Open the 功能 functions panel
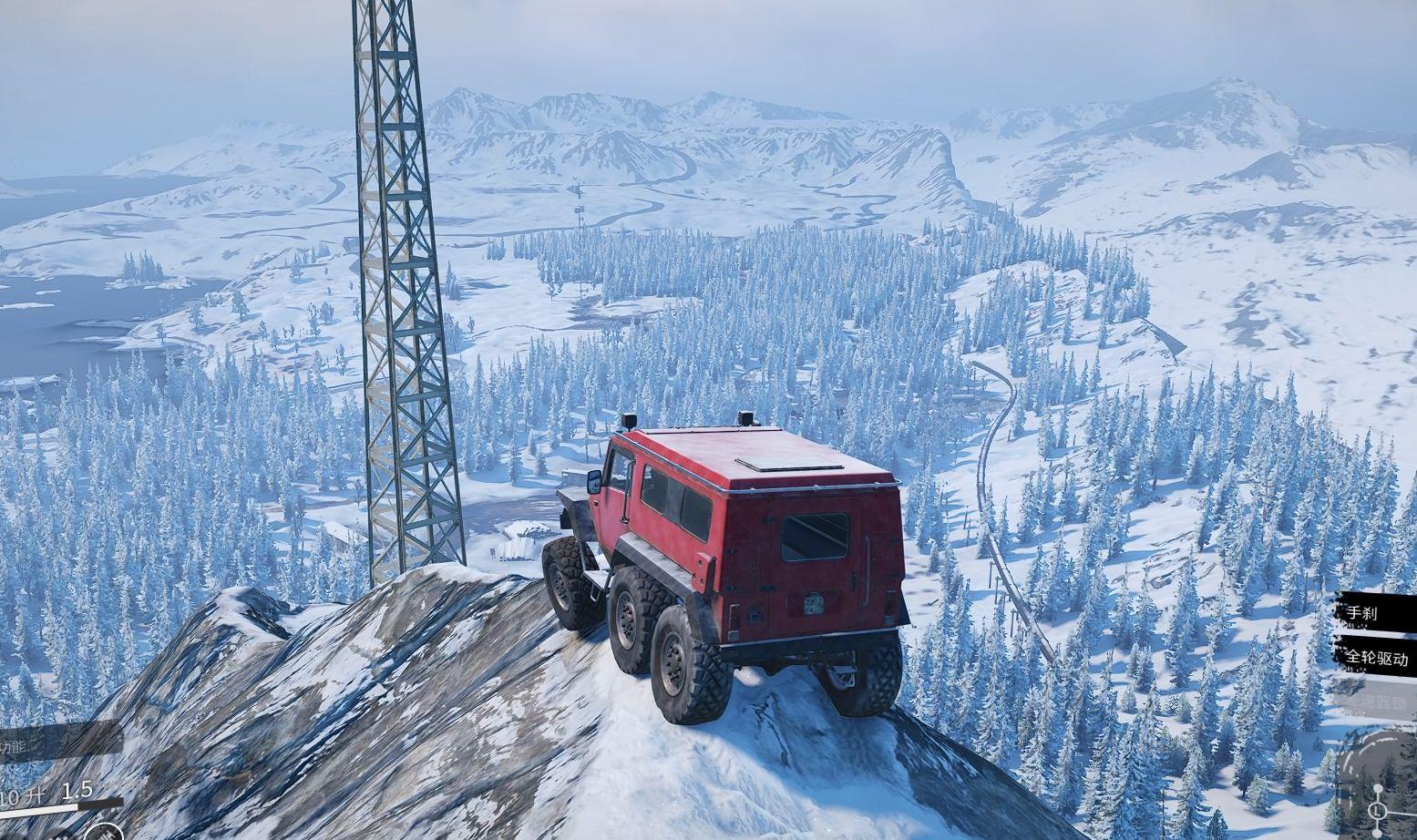 pos(36,745)
